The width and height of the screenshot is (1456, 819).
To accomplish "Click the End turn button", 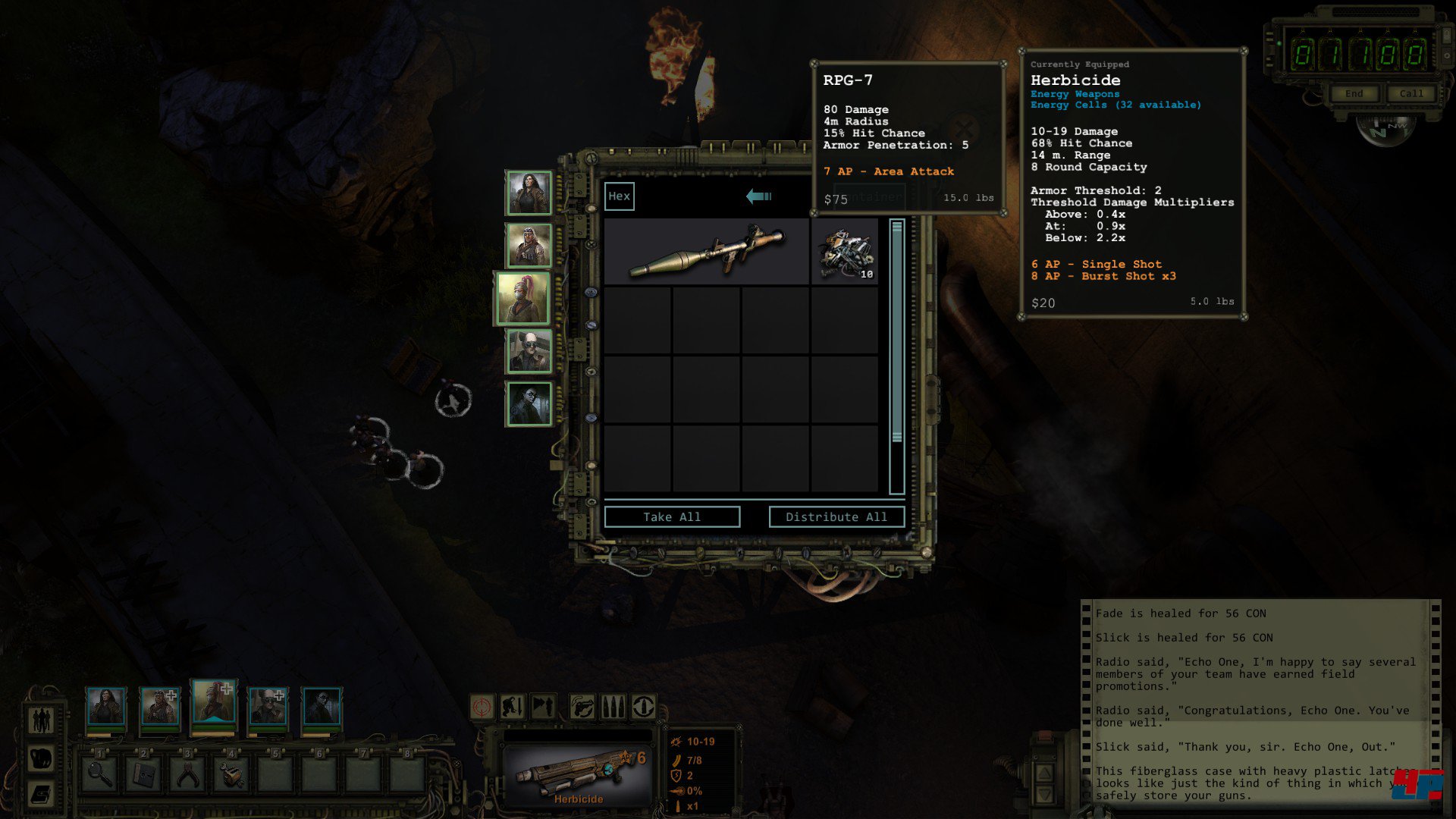I will pyautogui.click(x=1354, y=94).
